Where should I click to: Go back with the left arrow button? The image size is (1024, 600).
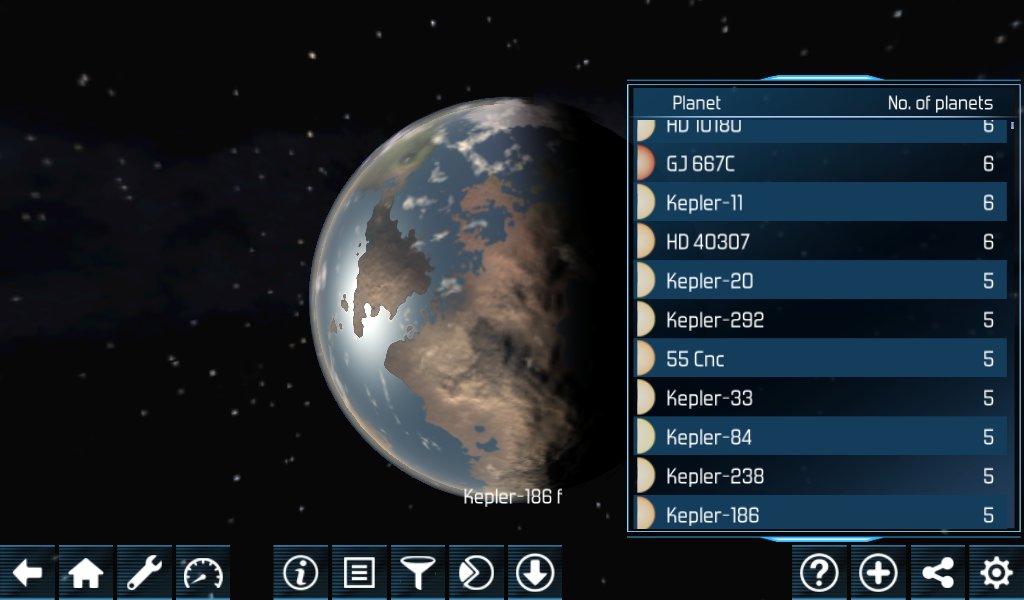click(x=27, y=573)
